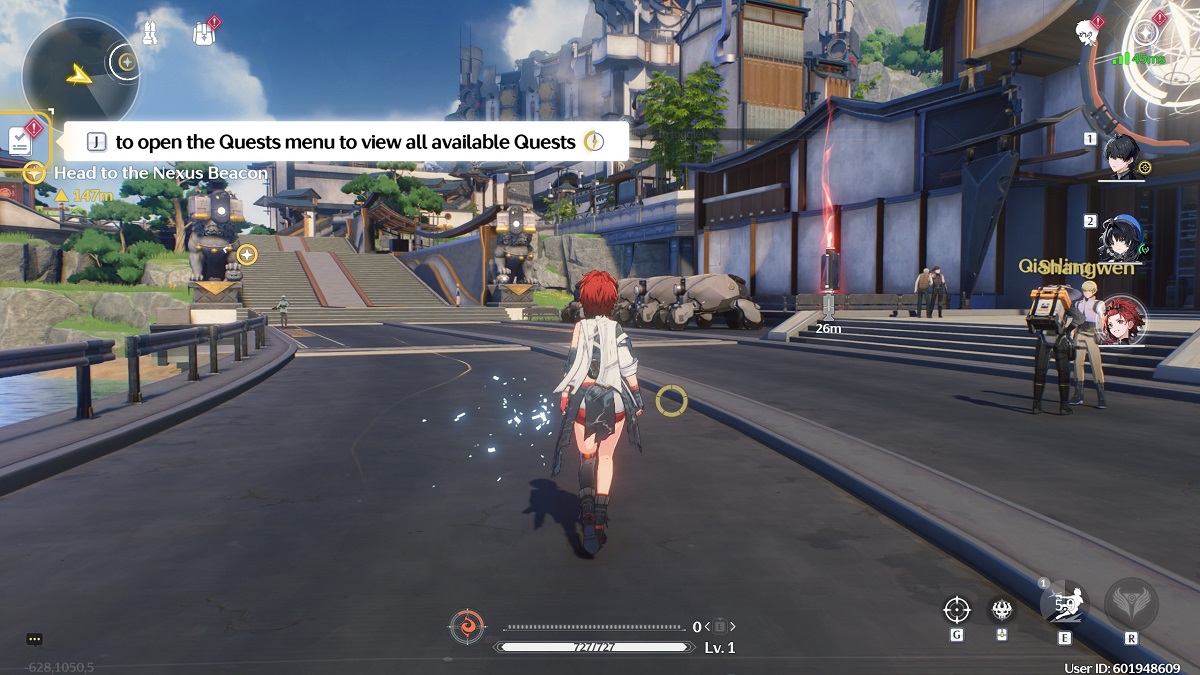
Task: Select the red-haired active character portrait
Action: click(1121, 320)
